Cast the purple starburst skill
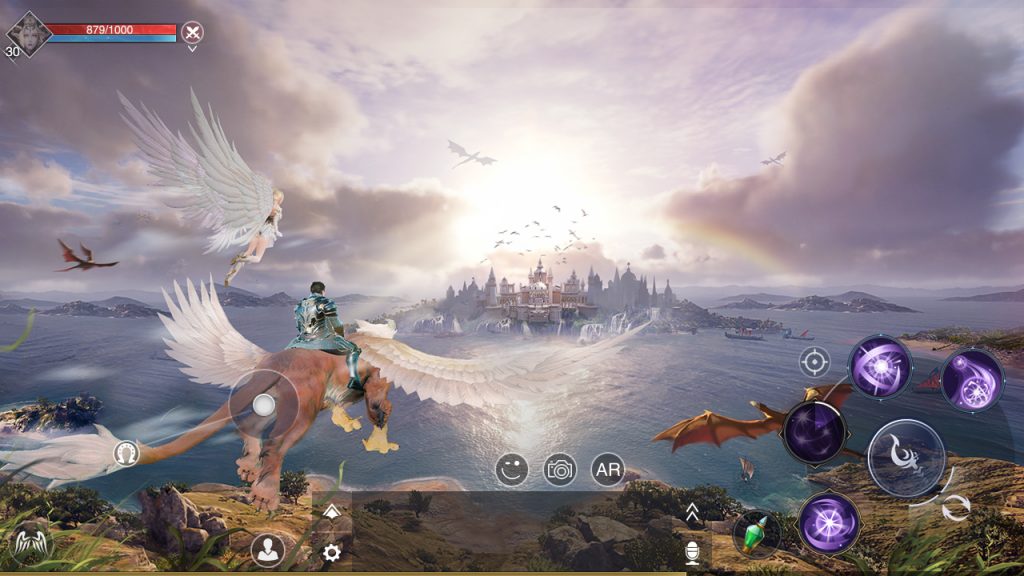1024x576 pixels. coord(829,522)
